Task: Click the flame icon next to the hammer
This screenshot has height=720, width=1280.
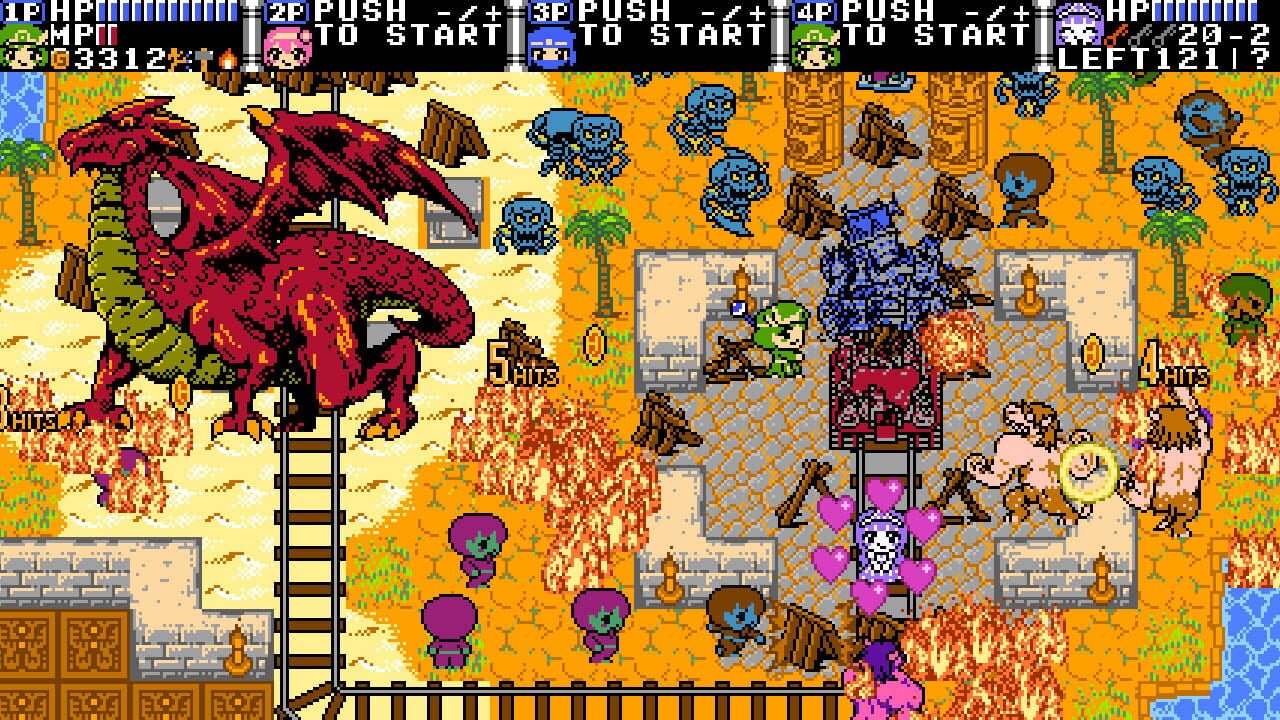Action: coord(226,59)
